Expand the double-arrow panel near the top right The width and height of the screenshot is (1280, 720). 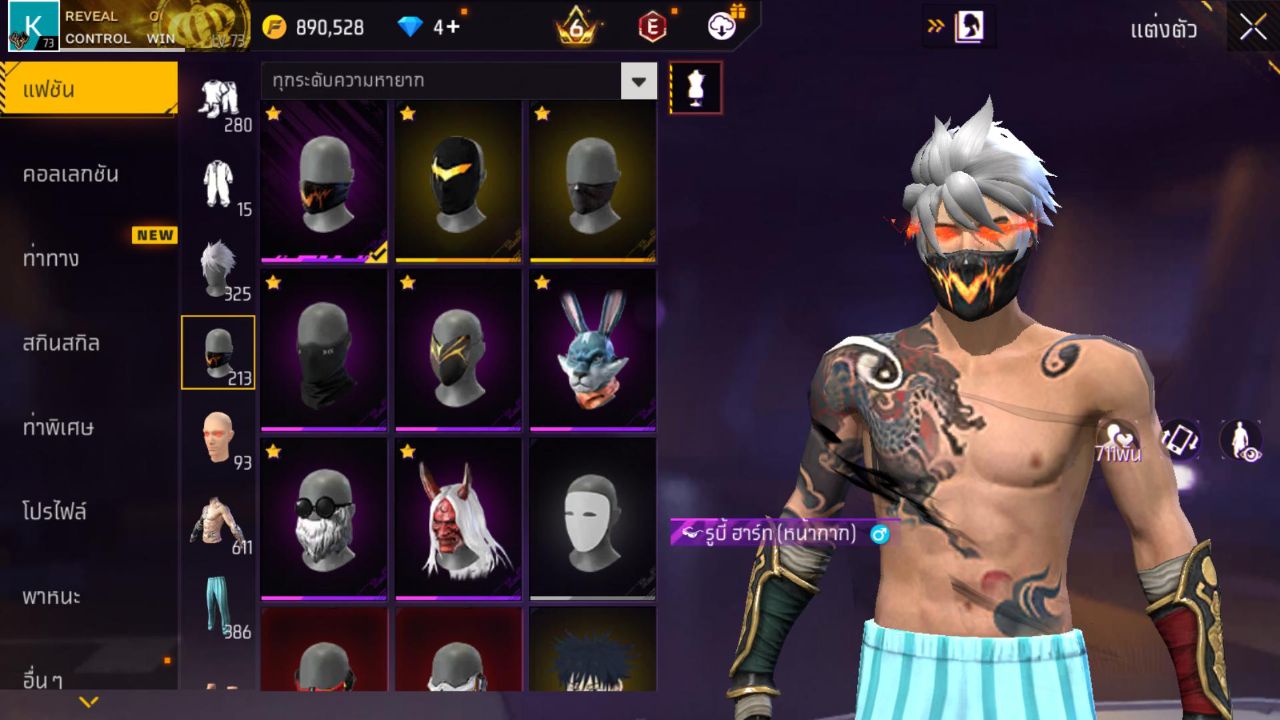[x=934, y=27]
